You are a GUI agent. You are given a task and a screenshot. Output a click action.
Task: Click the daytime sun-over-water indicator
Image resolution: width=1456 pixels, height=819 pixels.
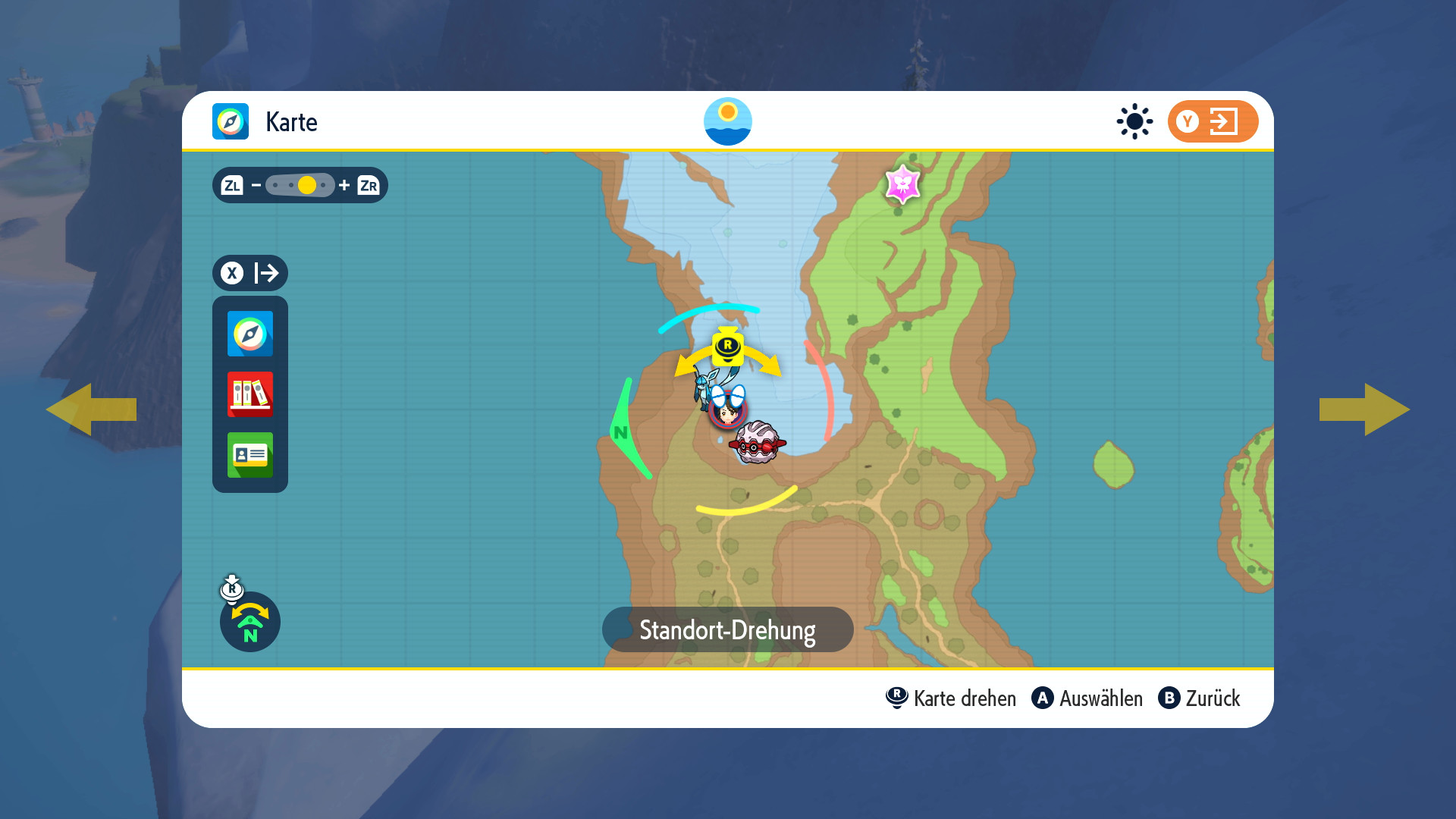pyautogui.click(x=727, y=121)
